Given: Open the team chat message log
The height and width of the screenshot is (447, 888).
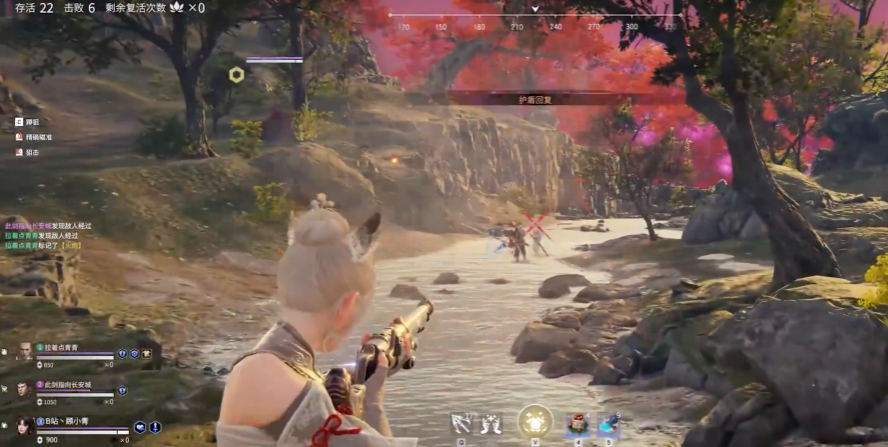Looking at the screenshot, I should (47, 235).
